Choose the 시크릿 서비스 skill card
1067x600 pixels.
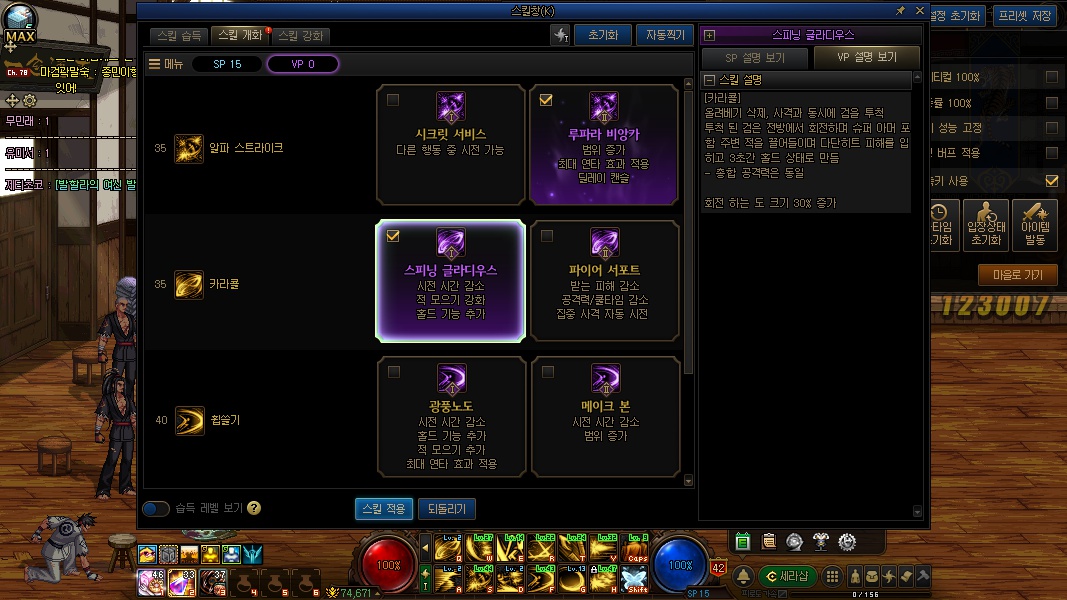[451, 145]
